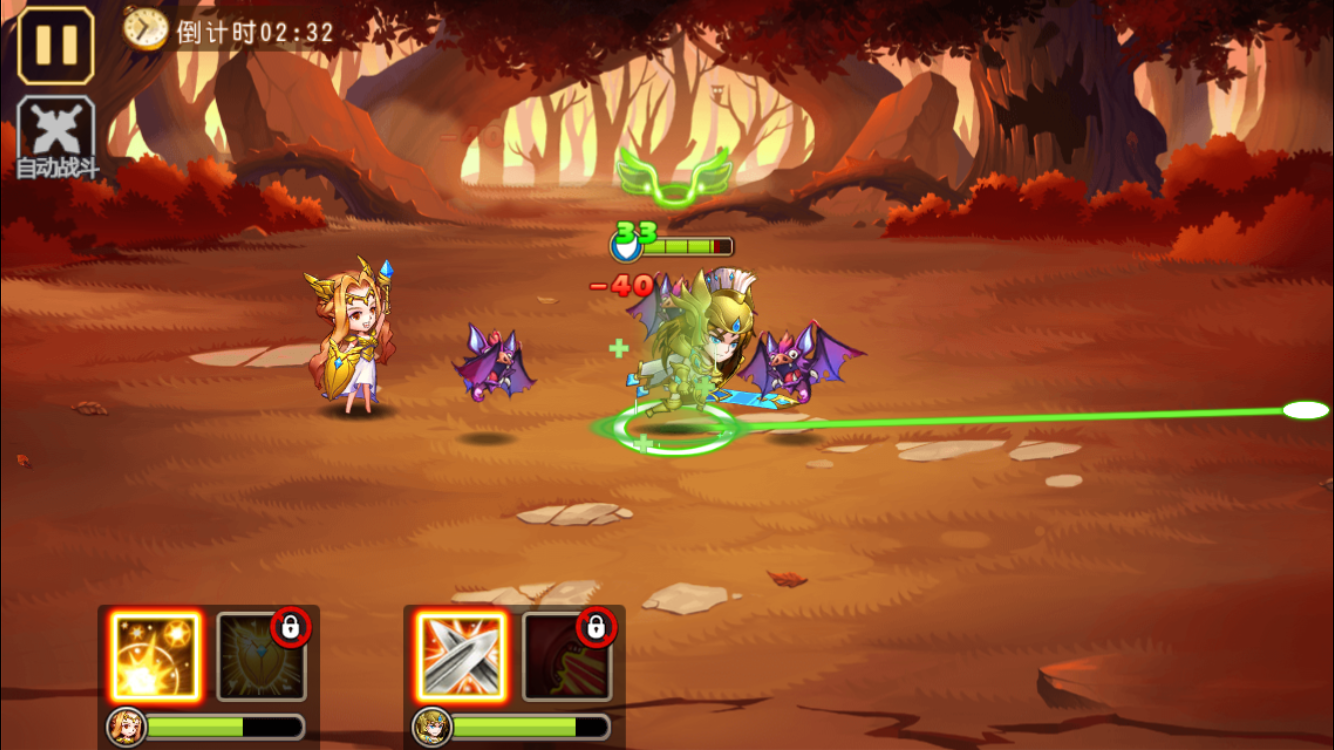The image size is (1334, 750).
Task: Select the locked golden shield skill
Action: click(x=261, y=656)
